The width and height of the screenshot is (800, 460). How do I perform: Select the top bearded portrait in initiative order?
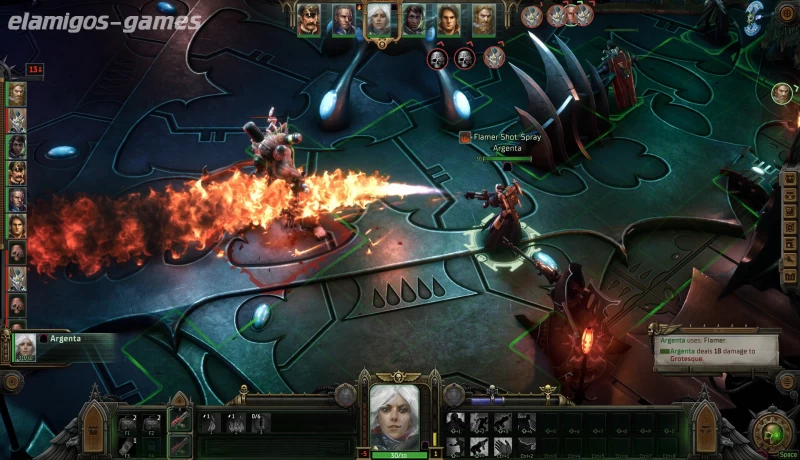click(x=17, y=94)
